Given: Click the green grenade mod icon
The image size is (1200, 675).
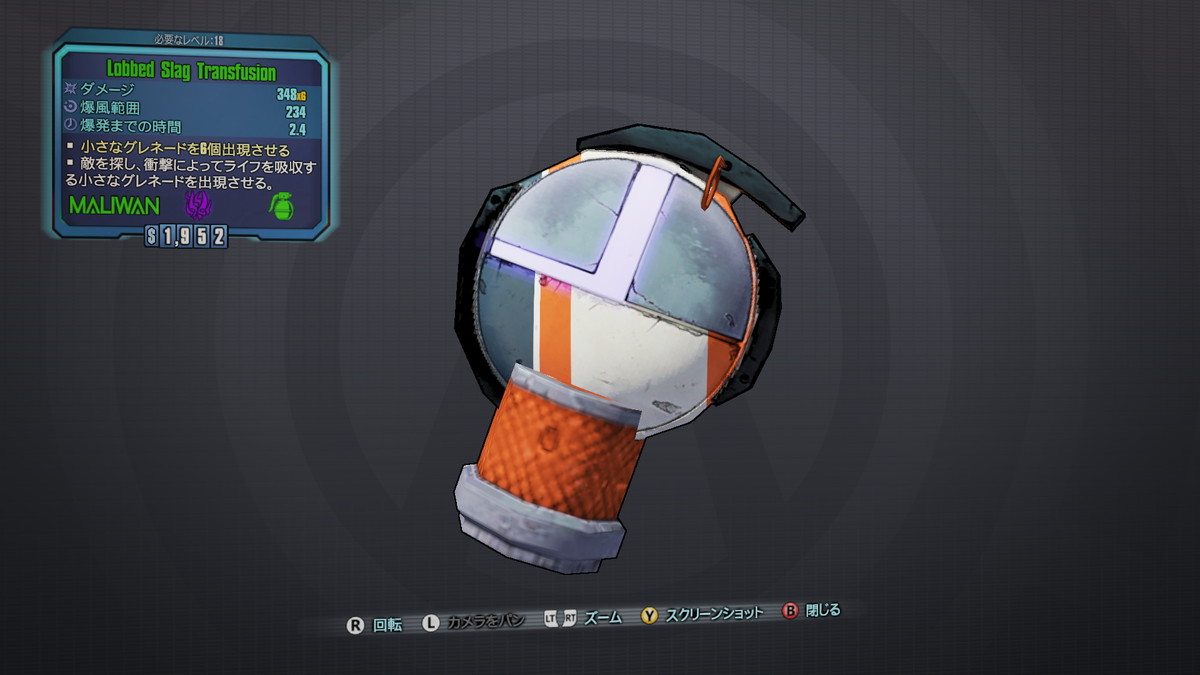Looking at the screenshot, I should pos(281,207).
